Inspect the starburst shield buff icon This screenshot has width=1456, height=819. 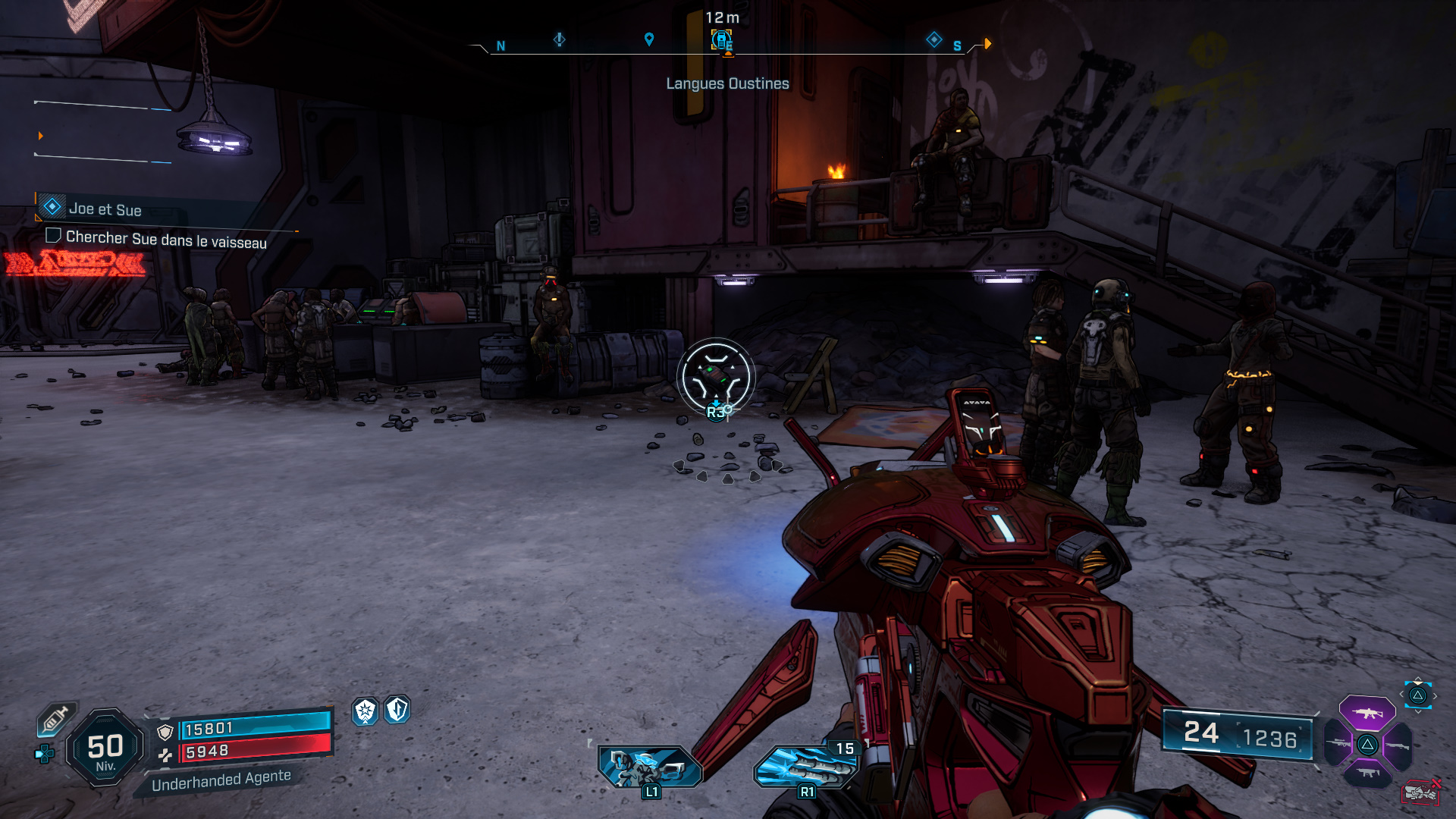coord(366,711)
